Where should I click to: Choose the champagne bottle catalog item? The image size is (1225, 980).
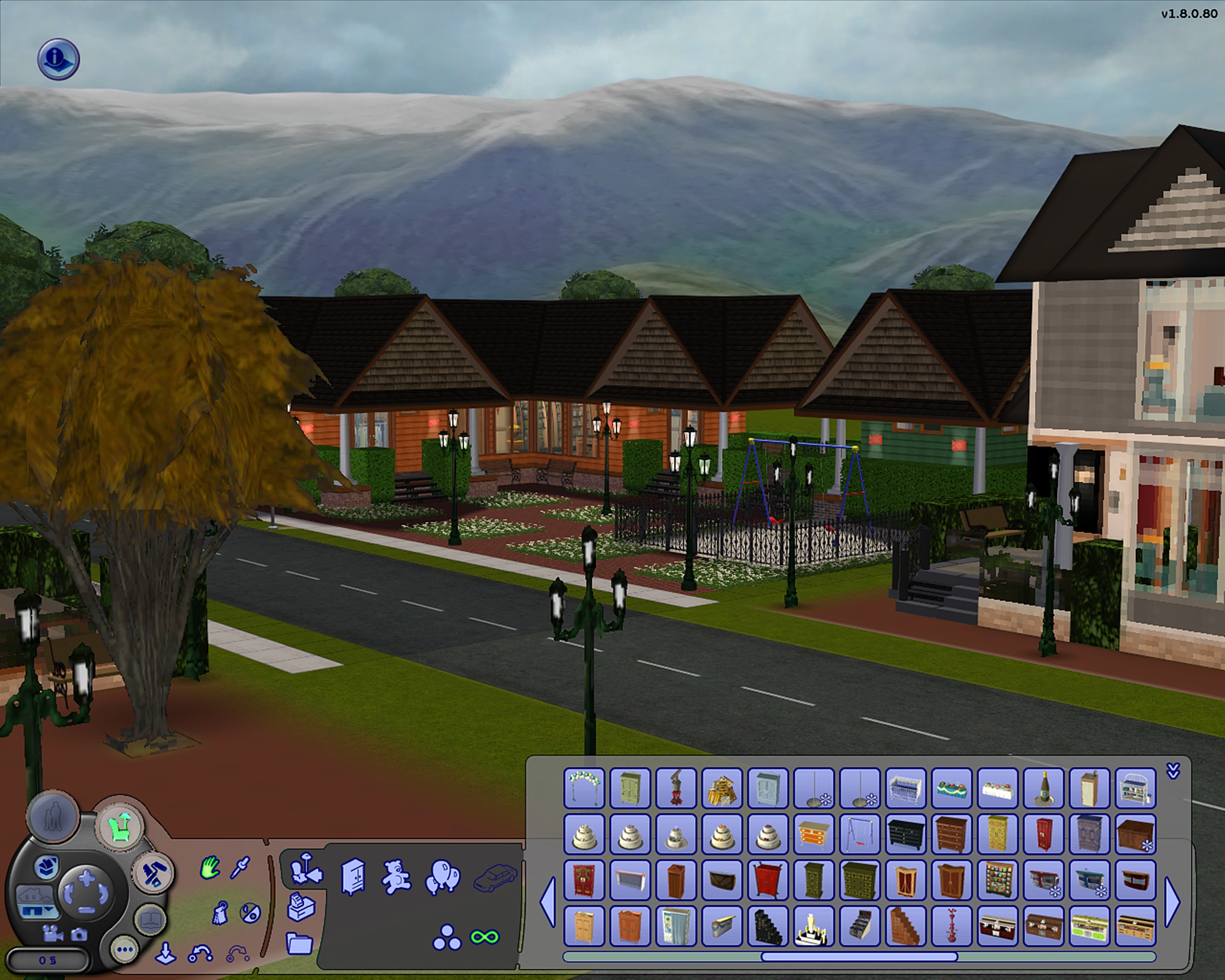click(1043, 788)
